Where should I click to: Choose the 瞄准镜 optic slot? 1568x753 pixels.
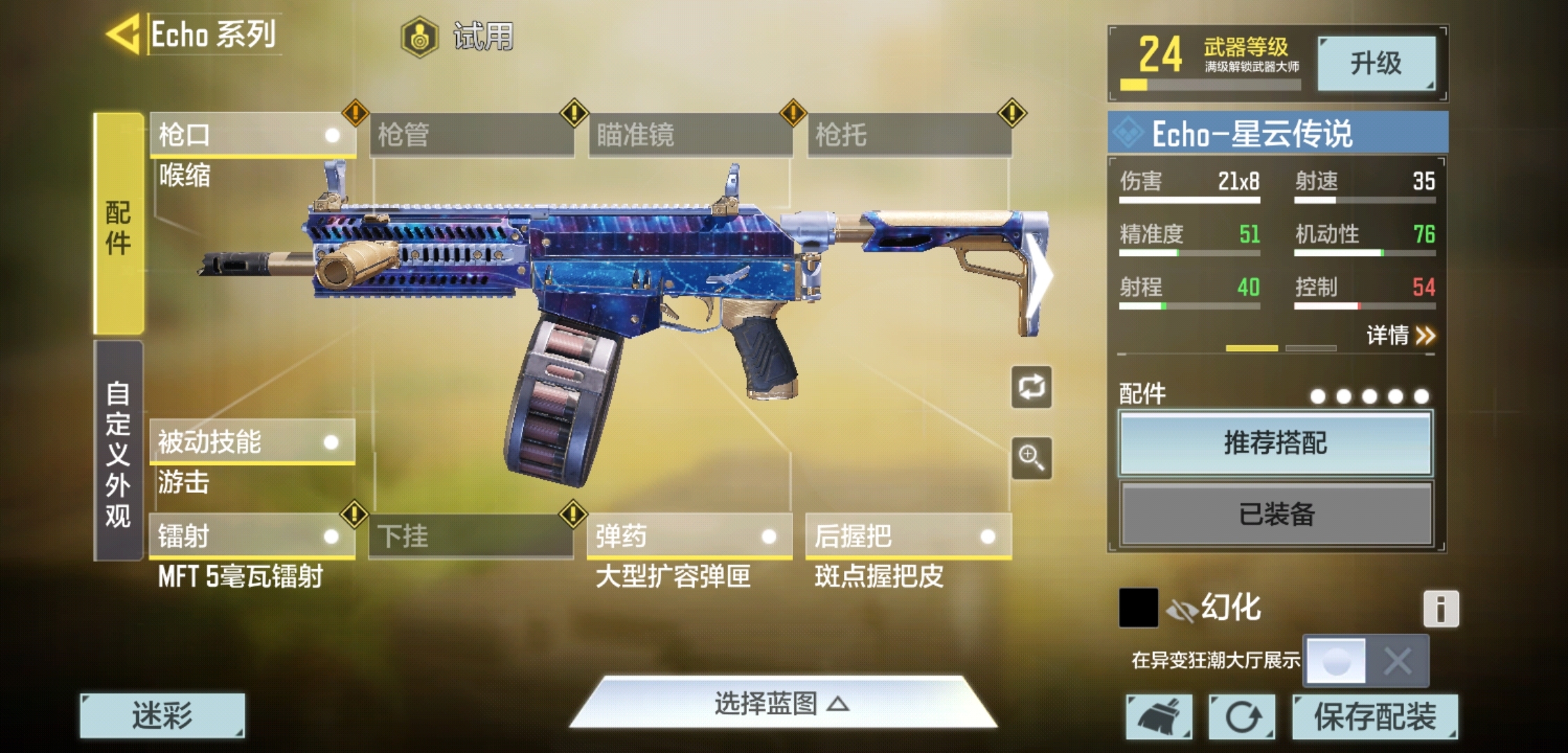coord(690,135)
